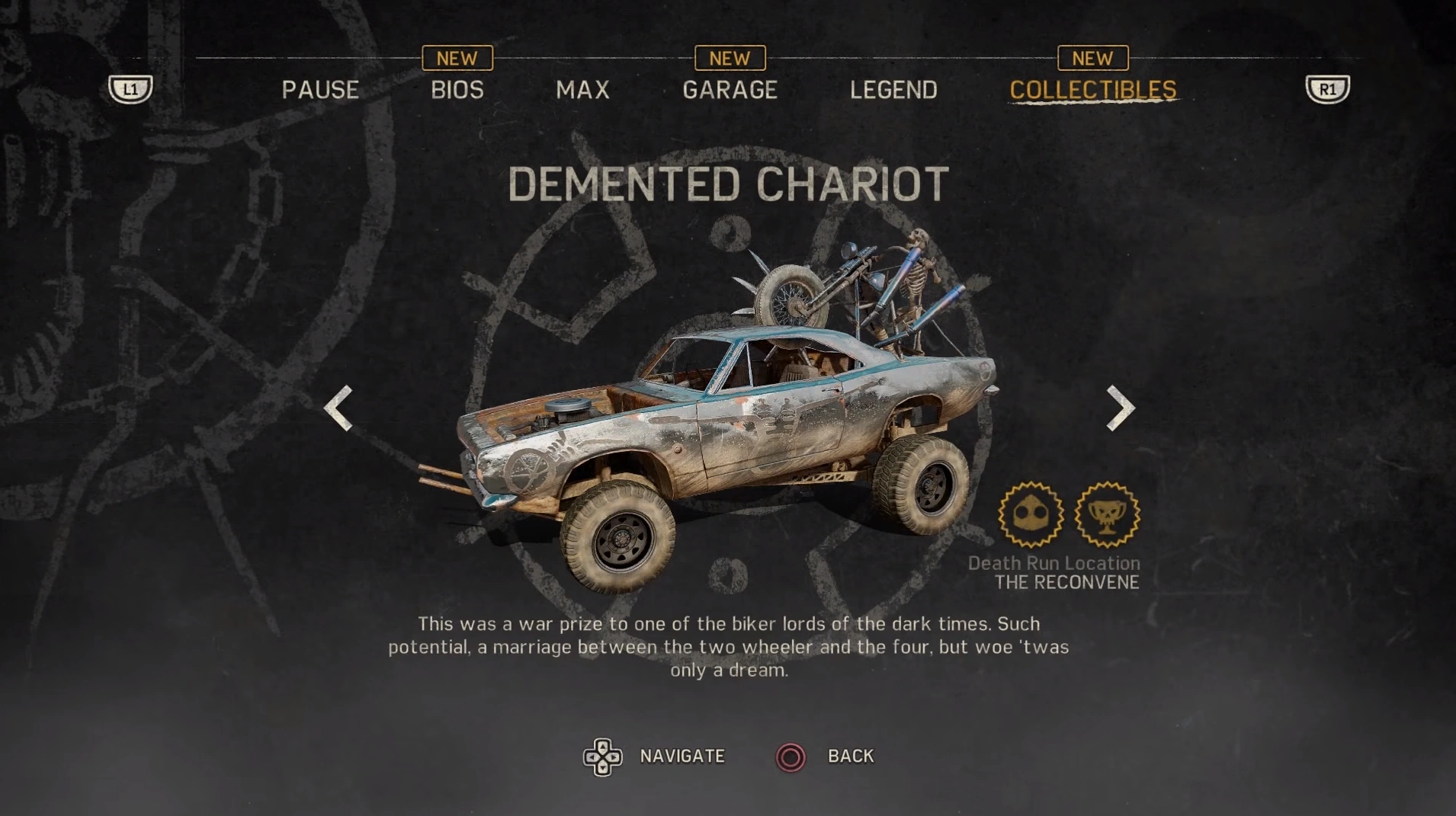
Task: Click the Demented Chariot title text
Action: [x=726, y=183]
